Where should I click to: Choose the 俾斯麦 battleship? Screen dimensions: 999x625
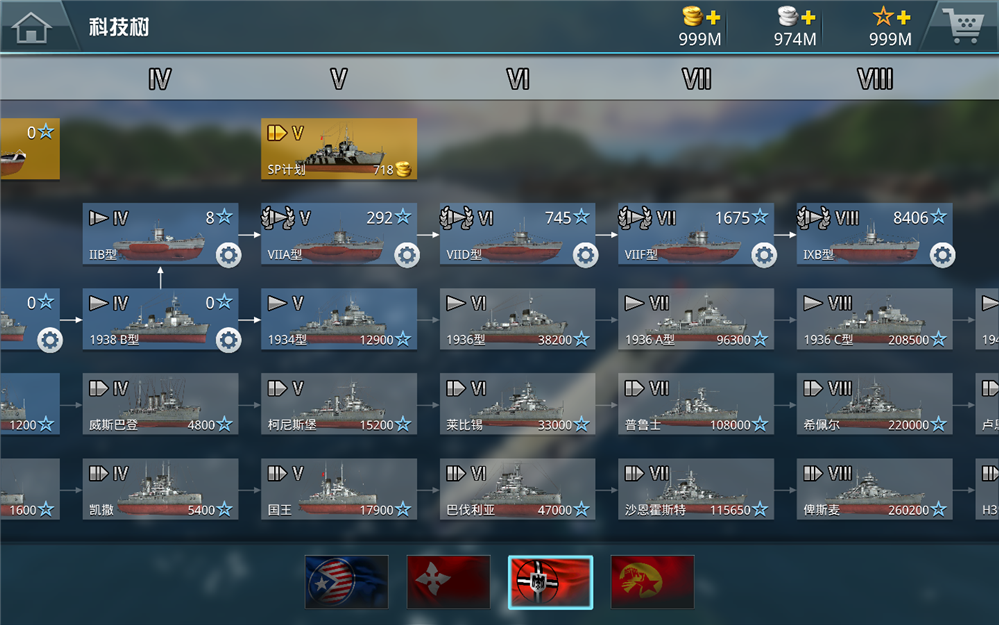(x=875, y=489)
